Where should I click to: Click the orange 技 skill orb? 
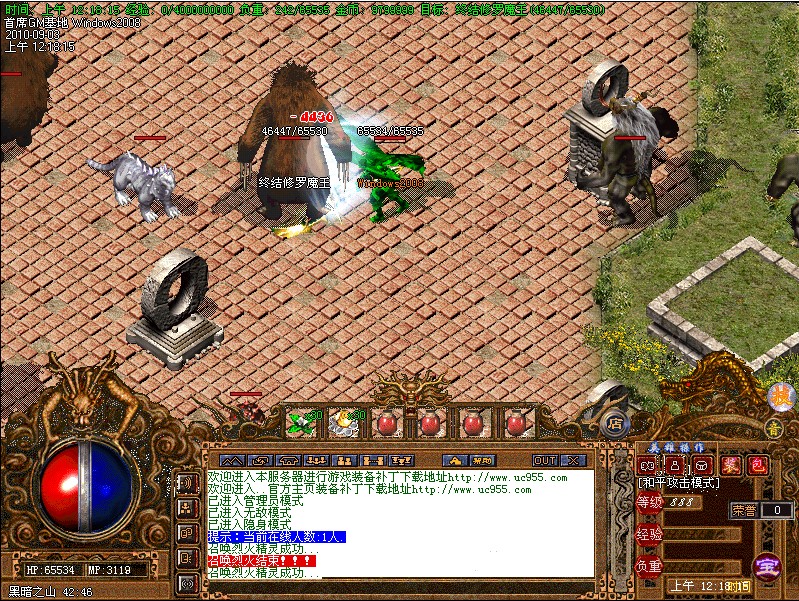click(x=779, y=396)
